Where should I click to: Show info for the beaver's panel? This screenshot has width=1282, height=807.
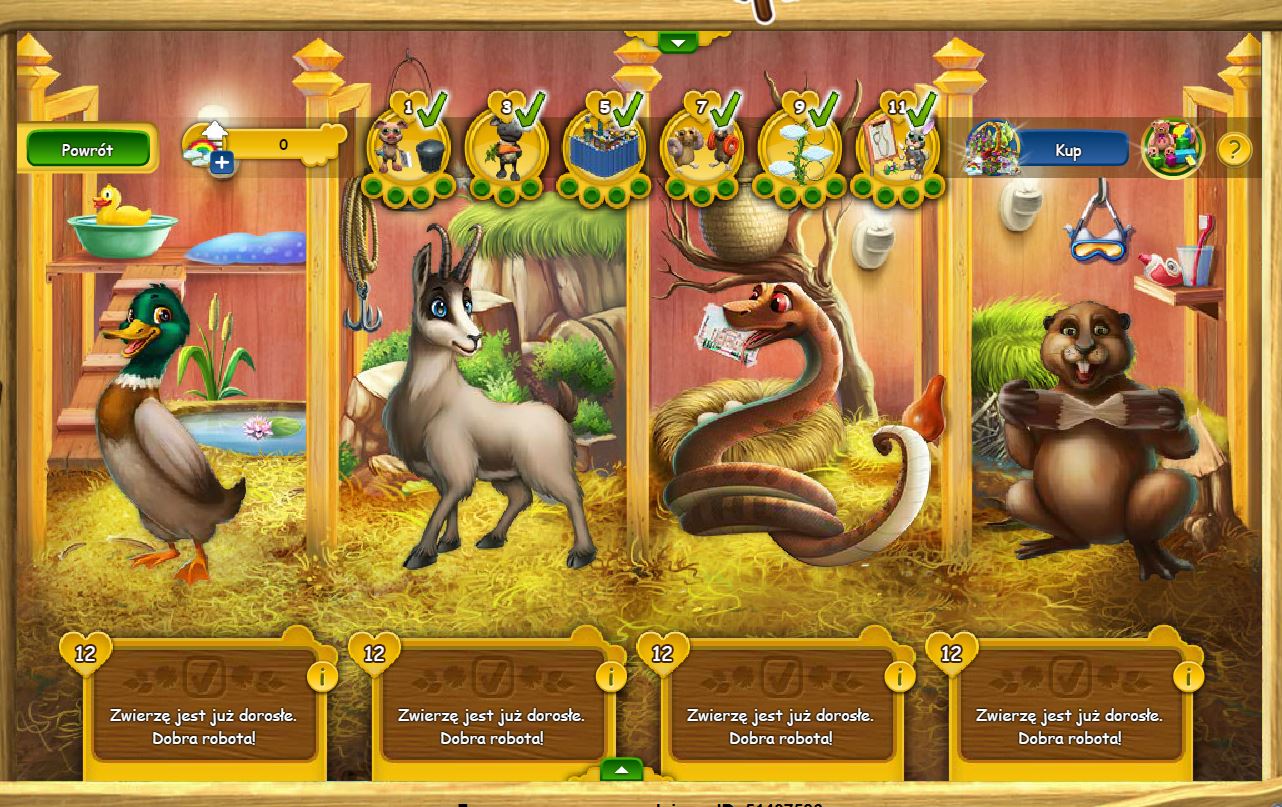click(1188, 677)
